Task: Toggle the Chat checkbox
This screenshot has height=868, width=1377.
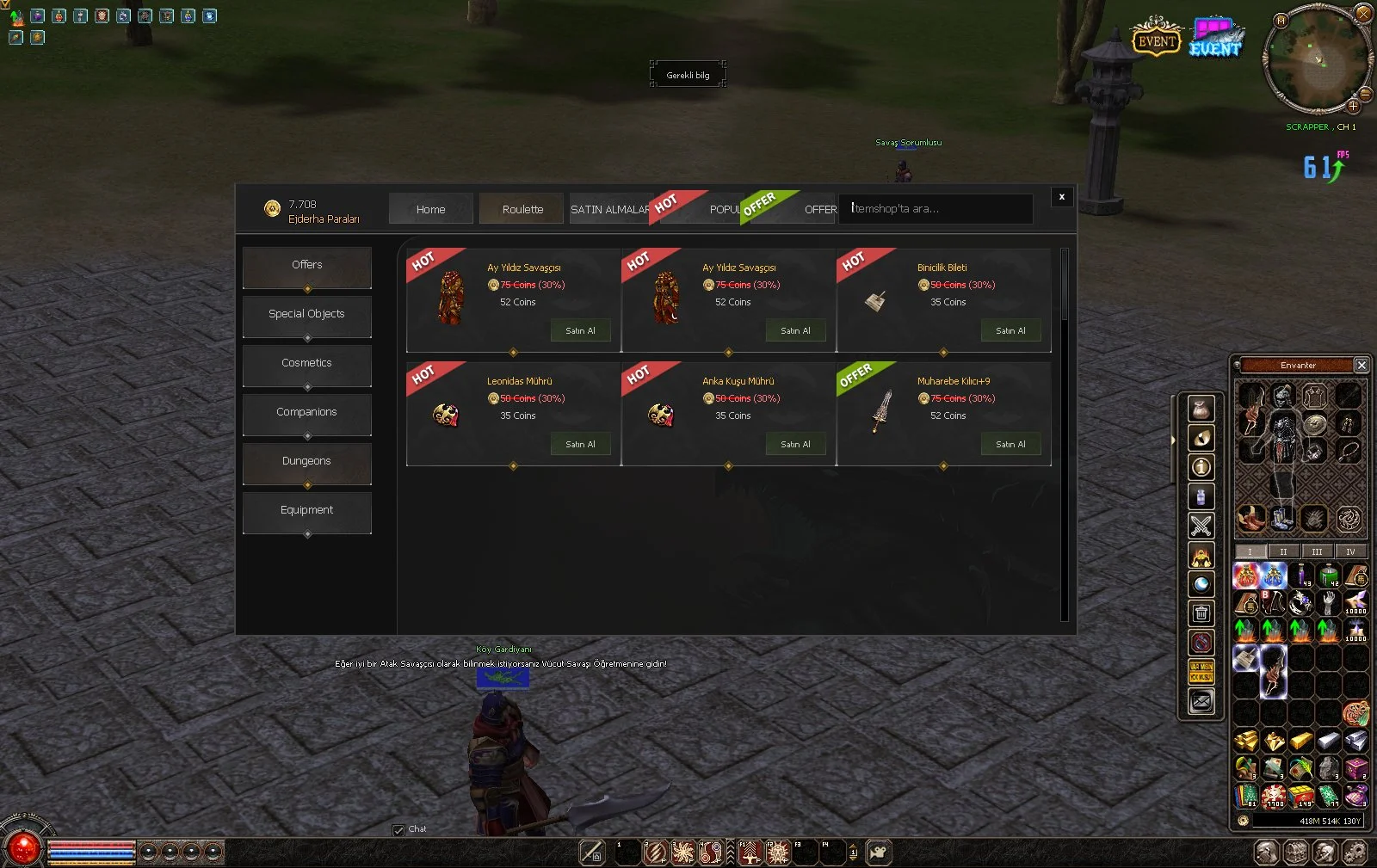Action: tap(398, 830)
